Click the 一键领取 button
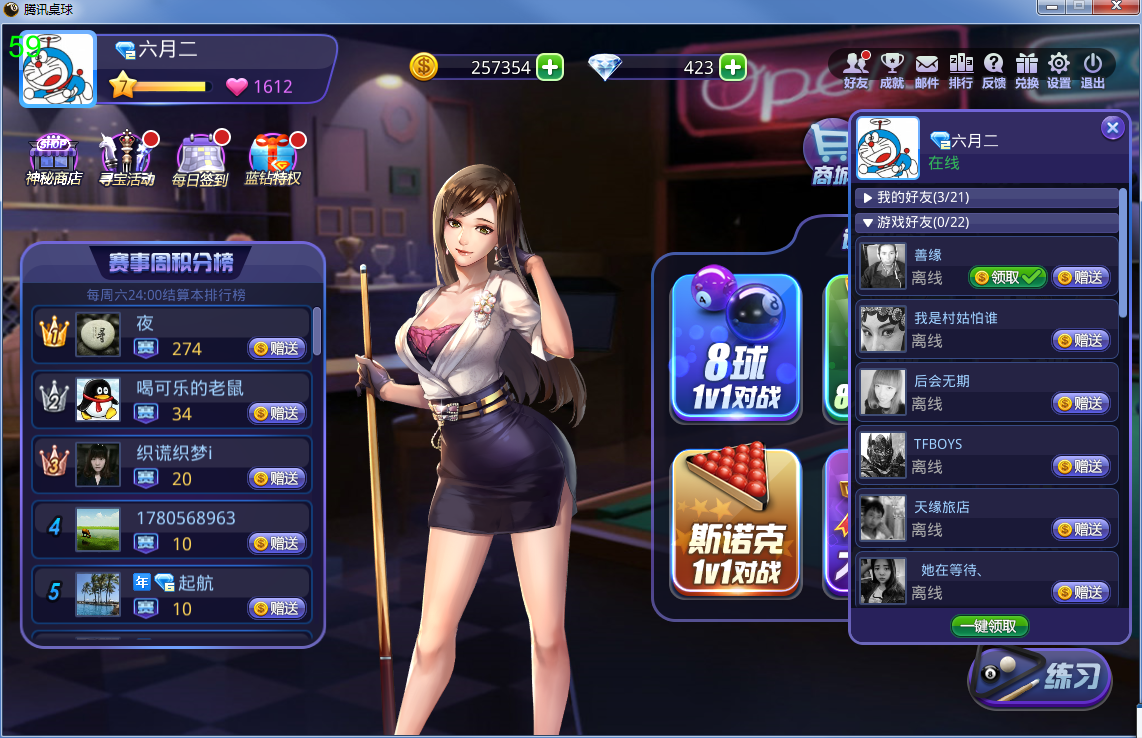The image size is (1142, 738). 989,626
